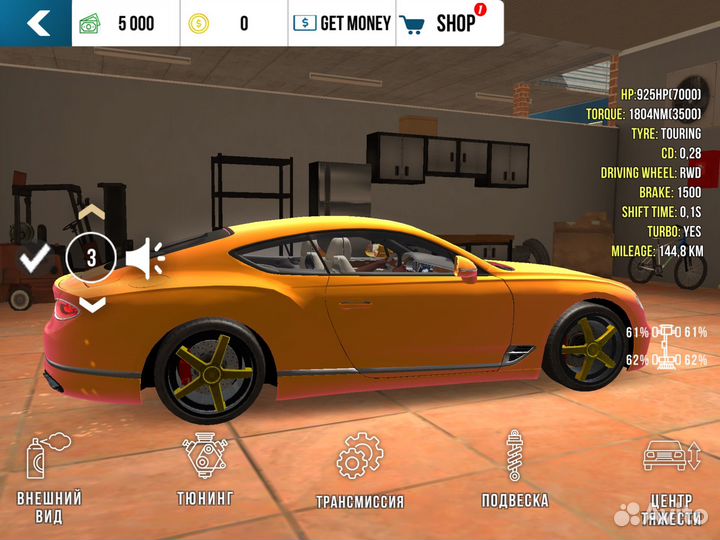
Task: Click the up arrow above number 3
Action: 91,213
